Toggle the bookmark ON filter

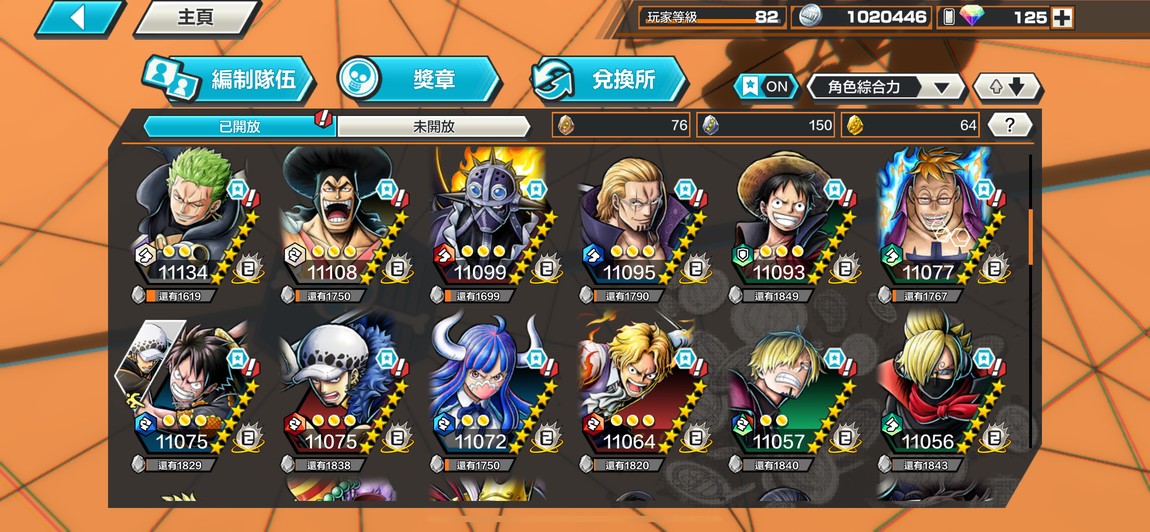click(765, 86)
